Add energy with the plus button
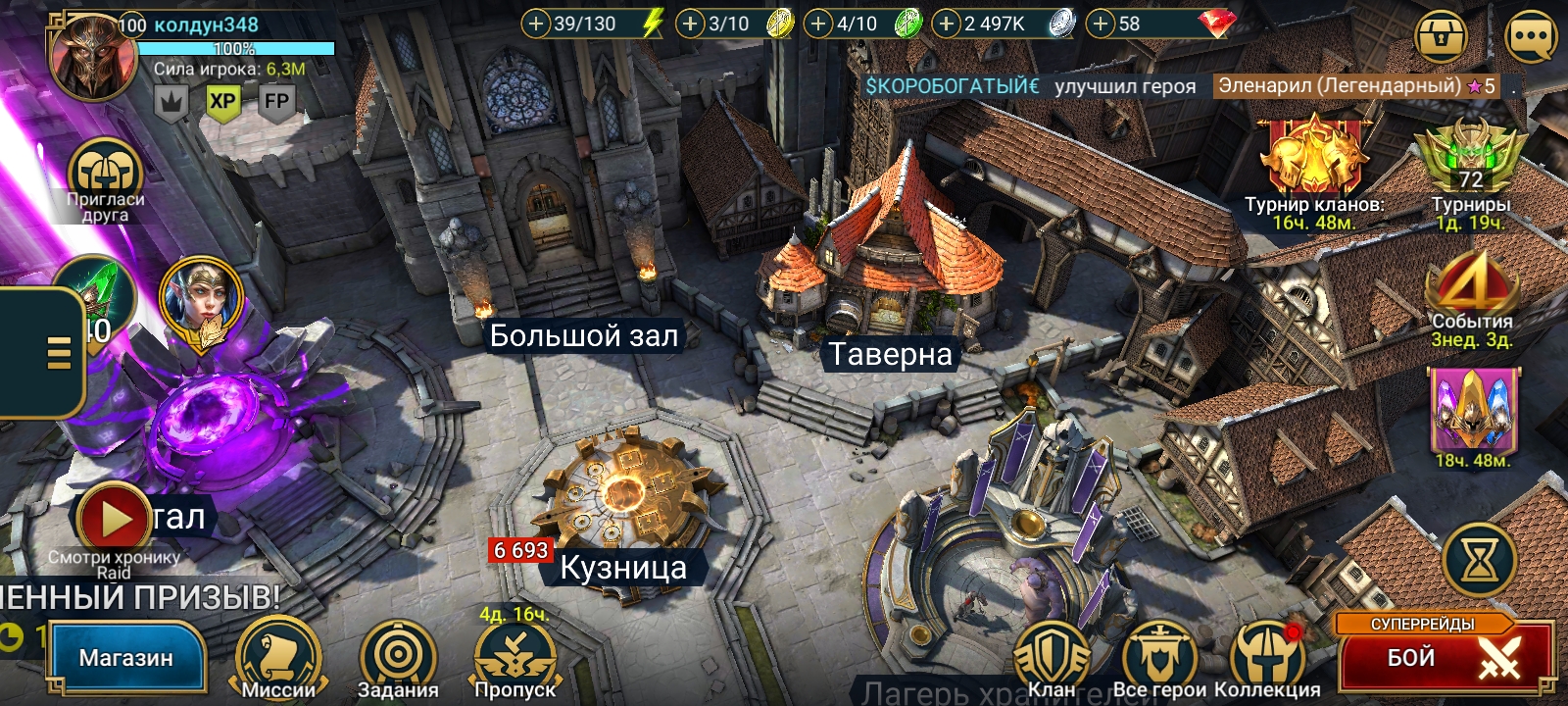The image size is (1568, 706). point(535,24)
